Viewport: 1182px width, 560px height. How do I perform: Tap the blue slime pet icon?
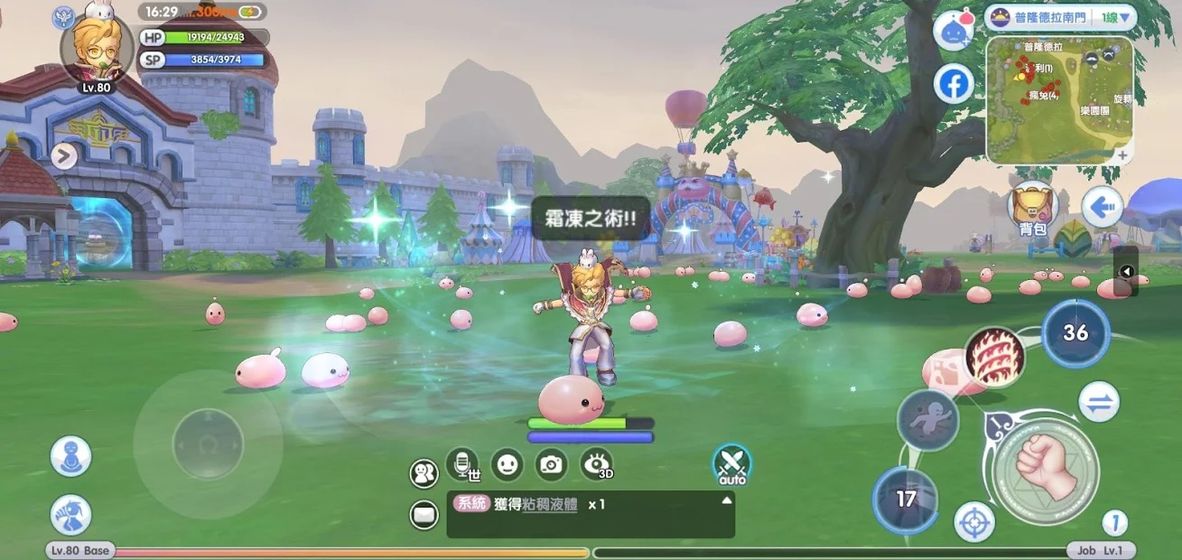point(953,30)
